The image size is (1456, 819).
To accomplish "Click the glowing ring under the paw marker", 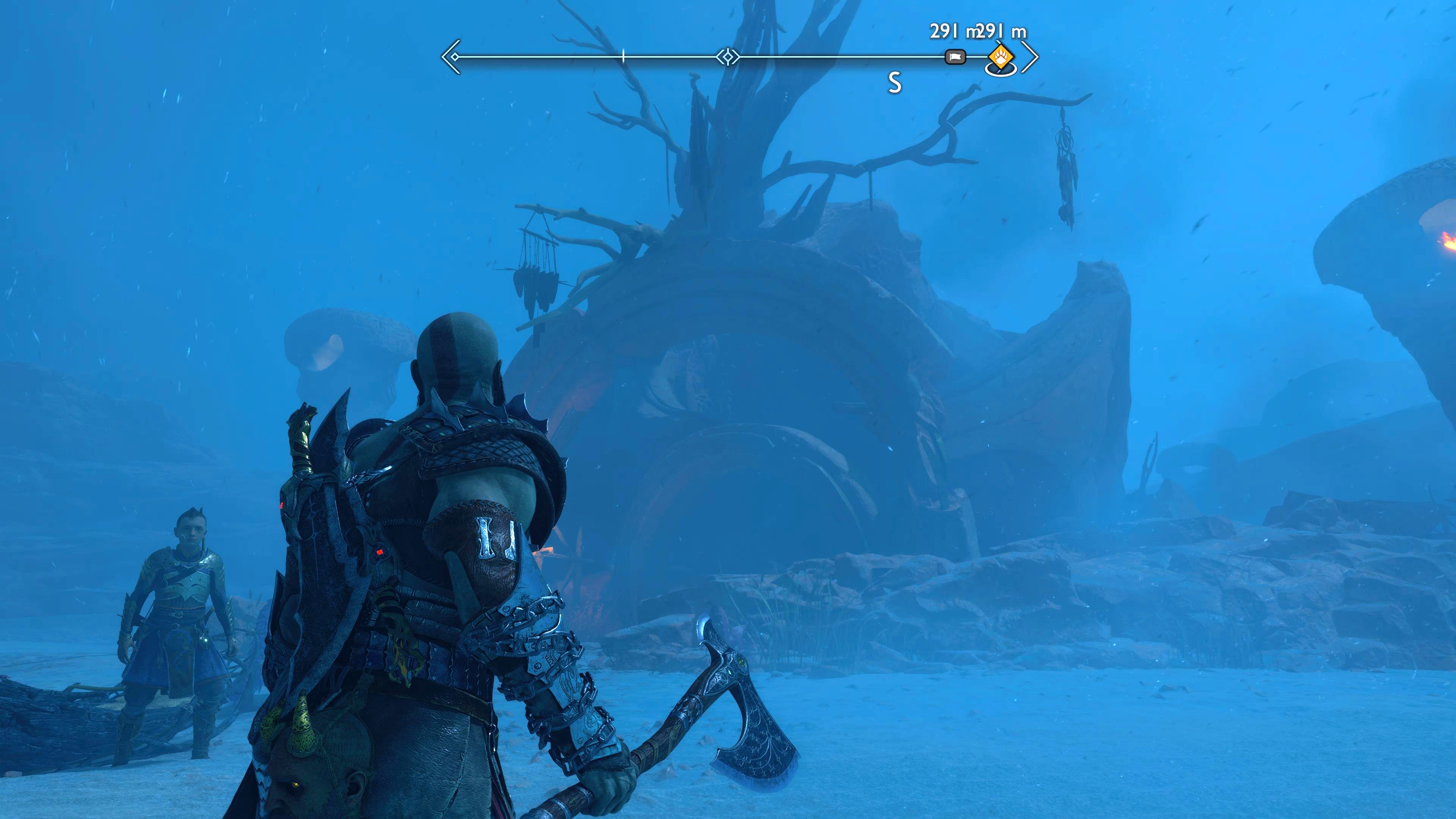I will click(1001, 72).
